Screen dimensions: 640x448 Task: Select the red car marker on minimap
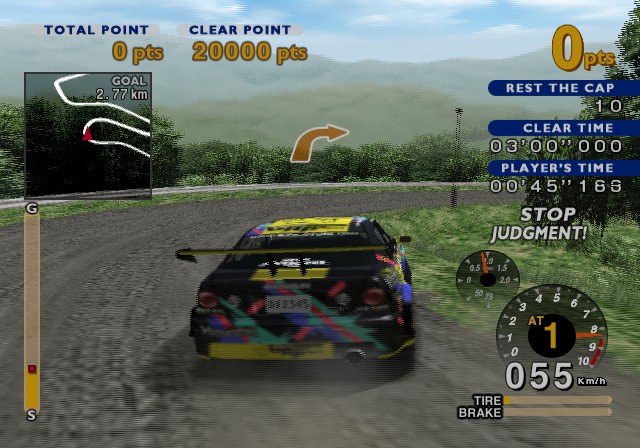(x=88, y=132)
